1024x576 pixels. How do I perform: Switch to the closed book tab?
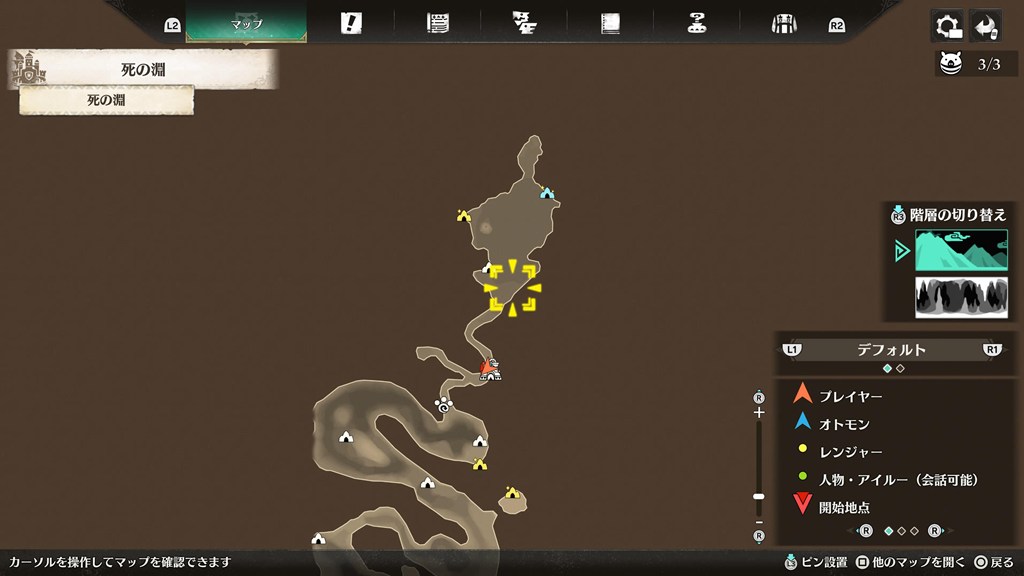point(610,24)
